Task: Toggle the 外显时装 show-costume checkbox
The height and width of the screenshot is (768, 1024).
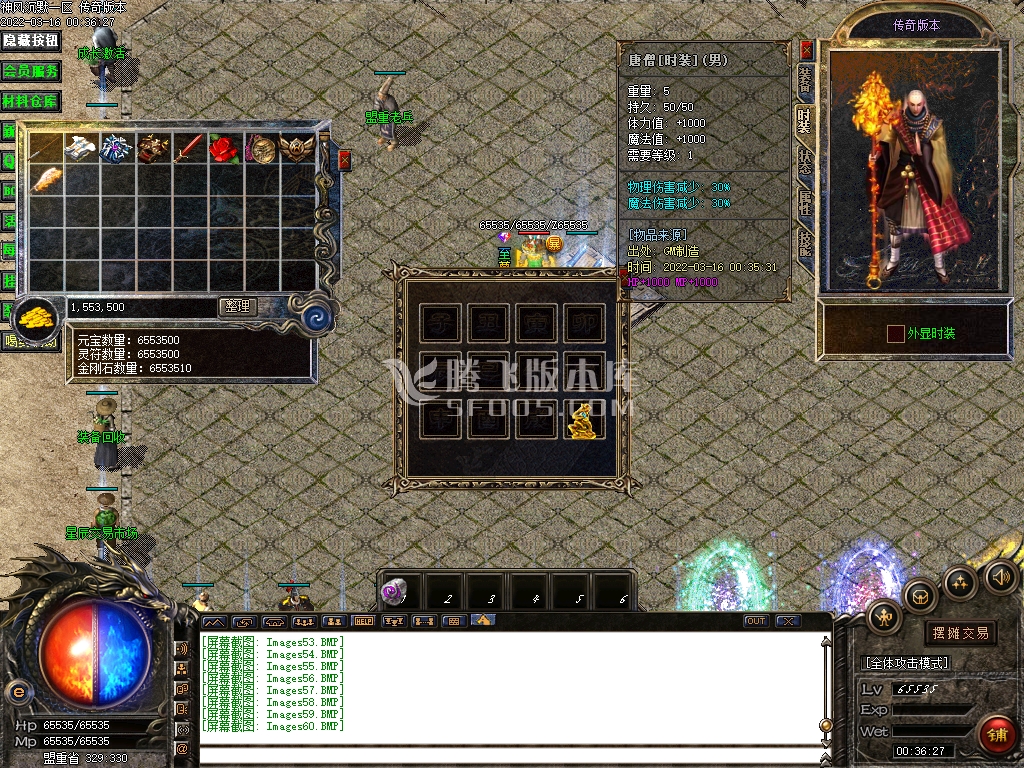Action: (895, 333)
